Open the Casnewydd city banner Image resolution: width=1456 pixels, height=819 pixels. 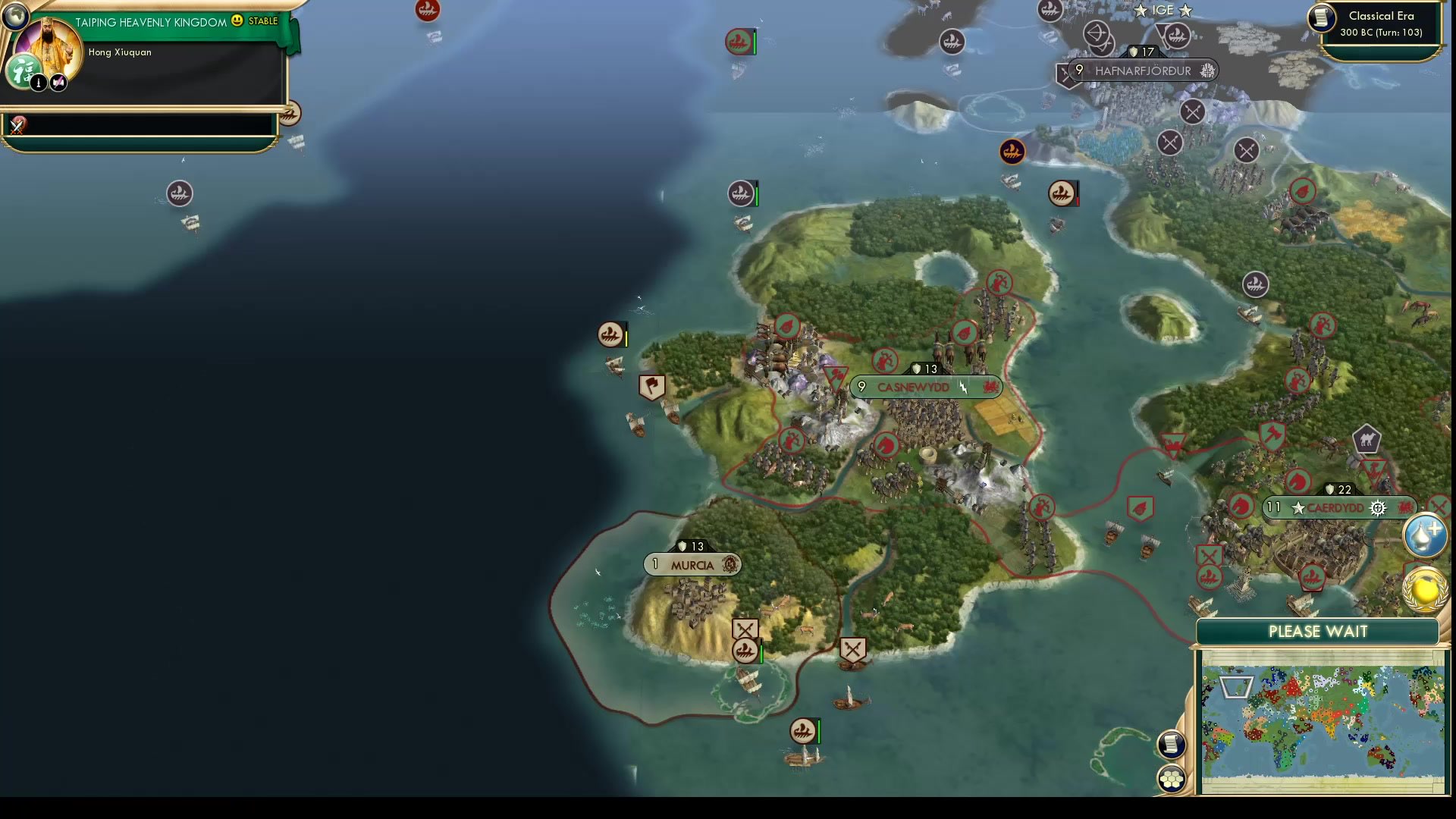925,387
